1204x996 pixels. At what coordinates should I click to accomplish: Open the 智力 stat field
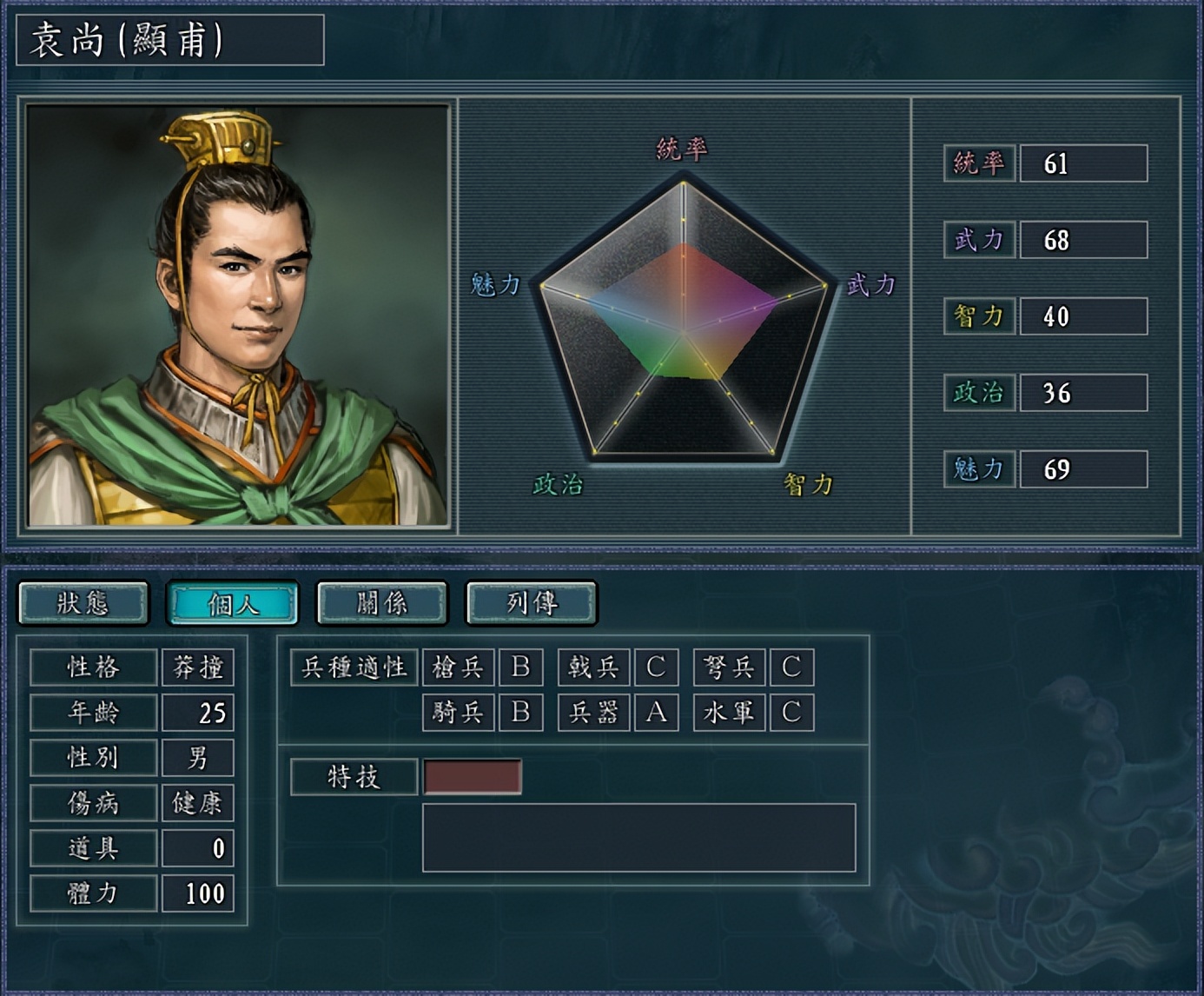click(x=1085, y=316)
